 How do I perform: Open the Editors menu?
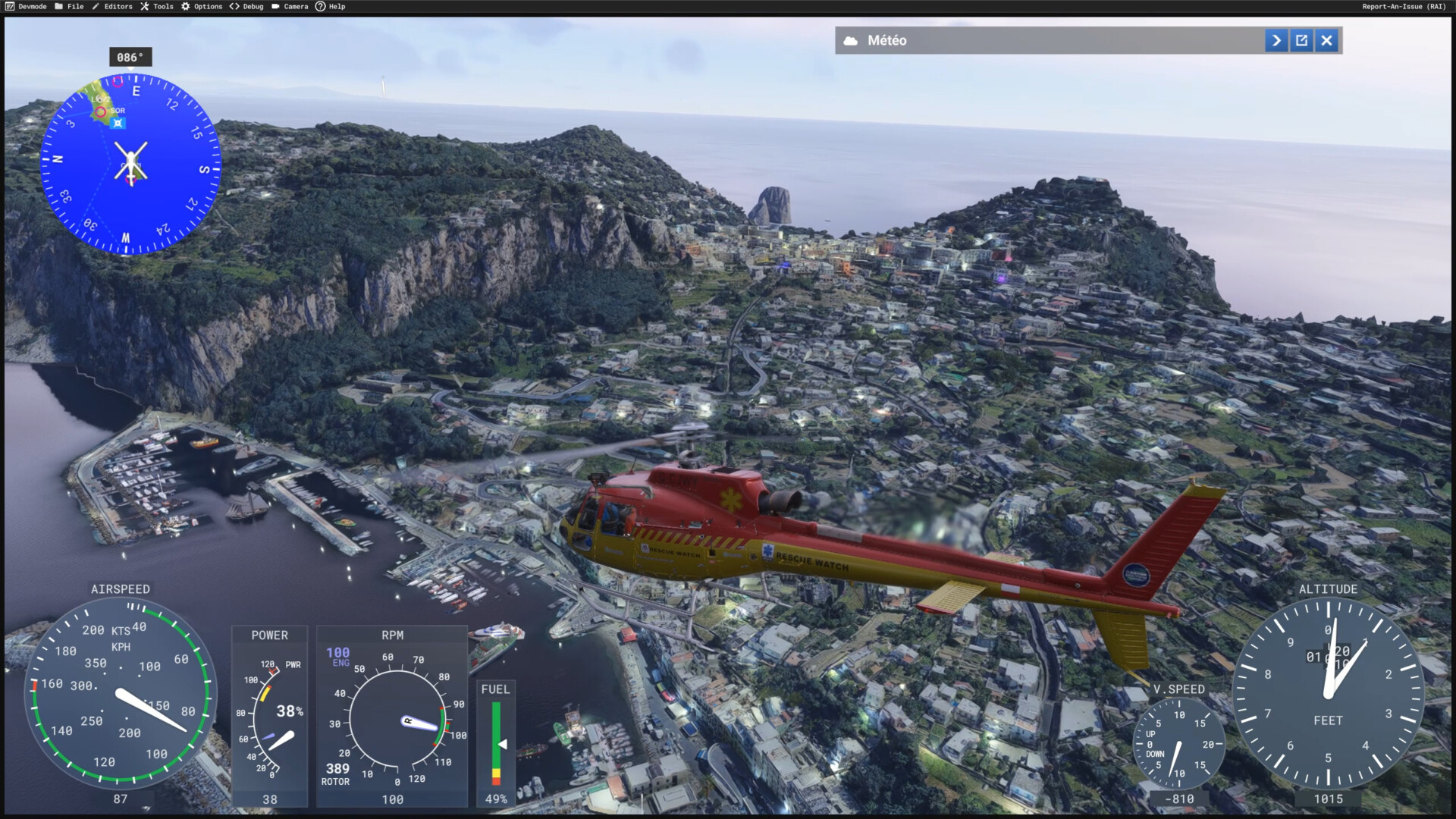[112, 7]
